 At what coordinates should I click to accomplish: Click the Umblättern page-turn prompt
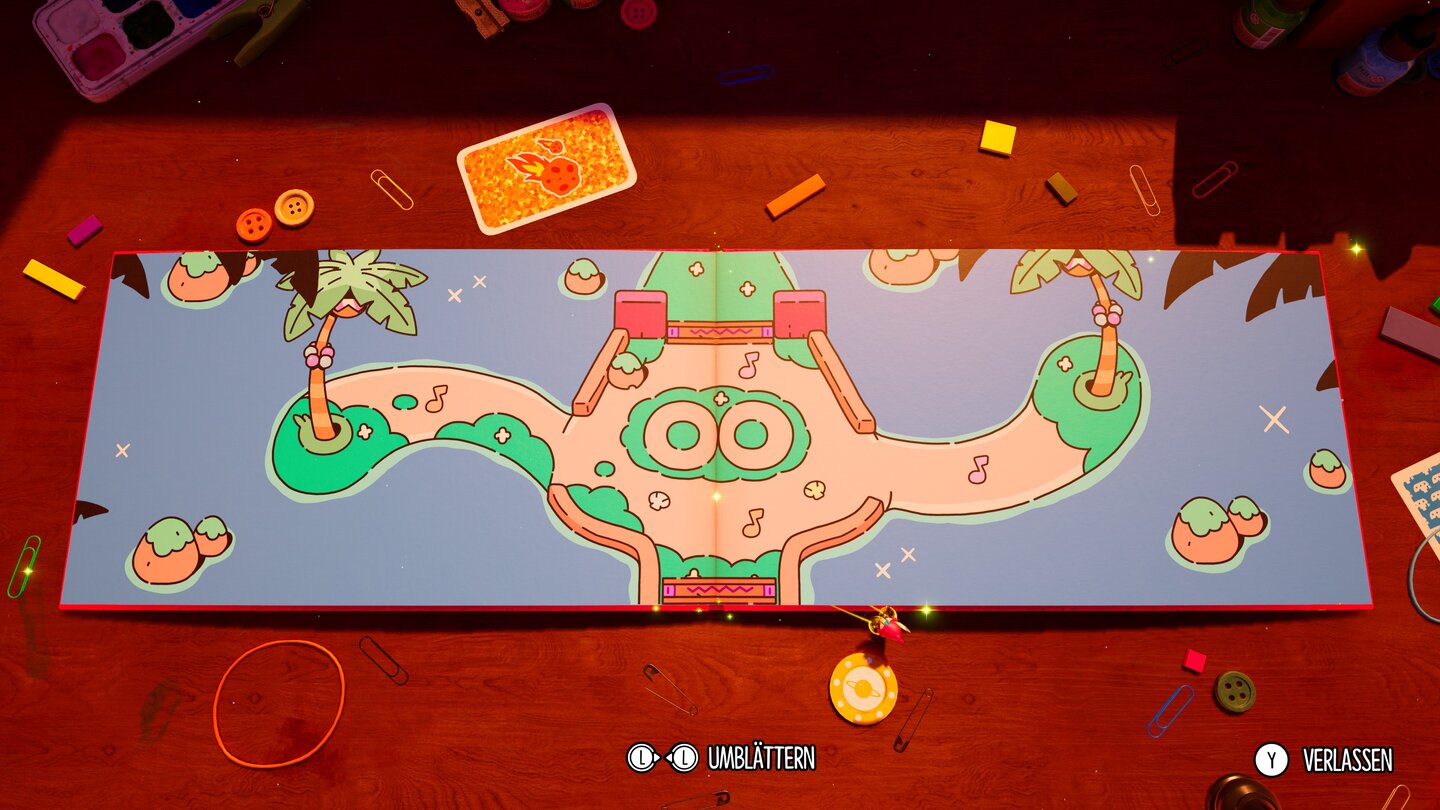coord(762,758)
